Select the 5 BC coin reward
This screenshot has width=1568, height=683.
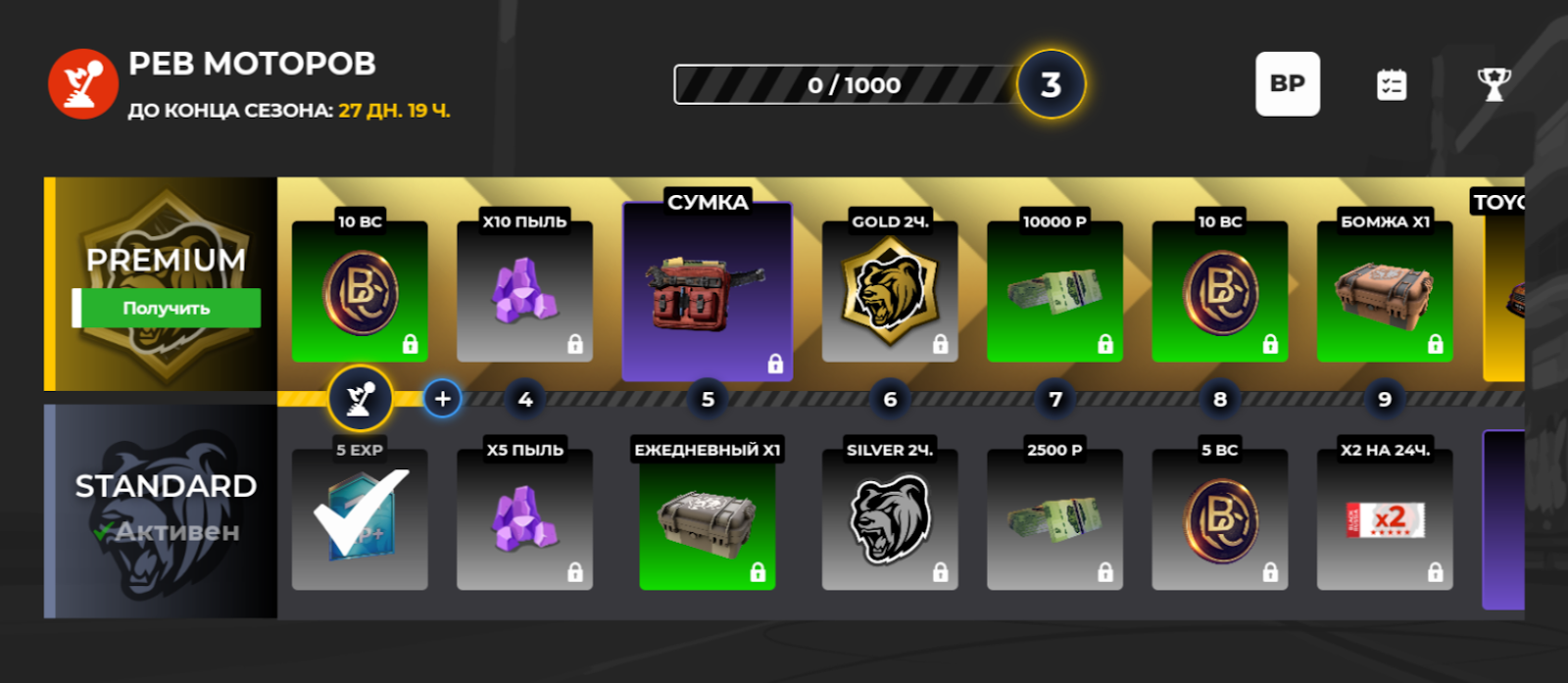click(1220, 519)
